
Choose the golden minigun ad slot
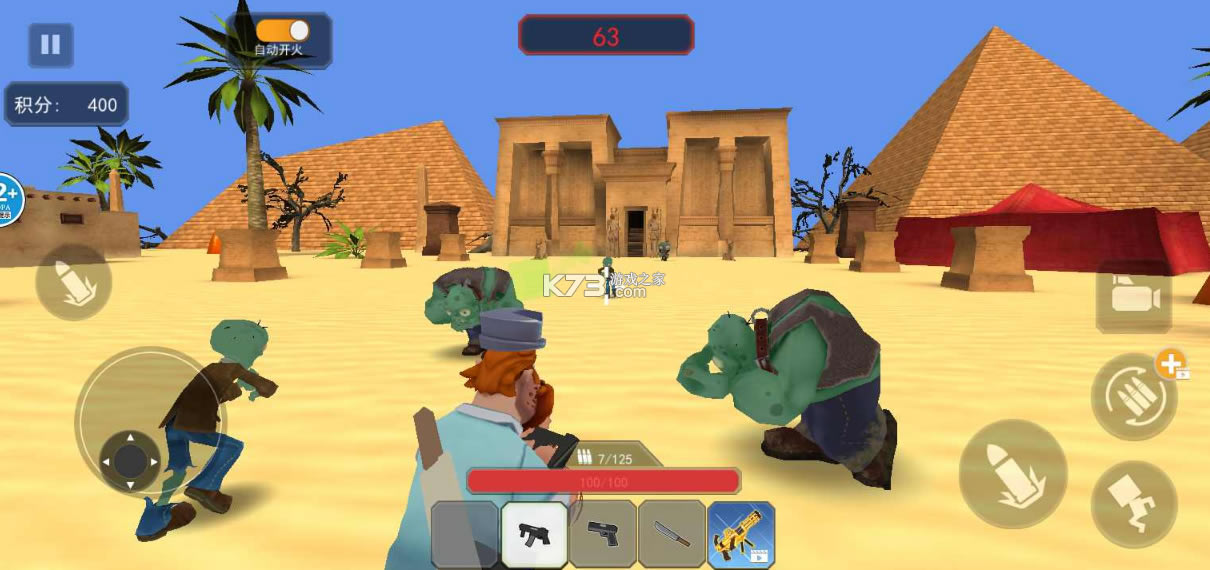coord(741,534)
